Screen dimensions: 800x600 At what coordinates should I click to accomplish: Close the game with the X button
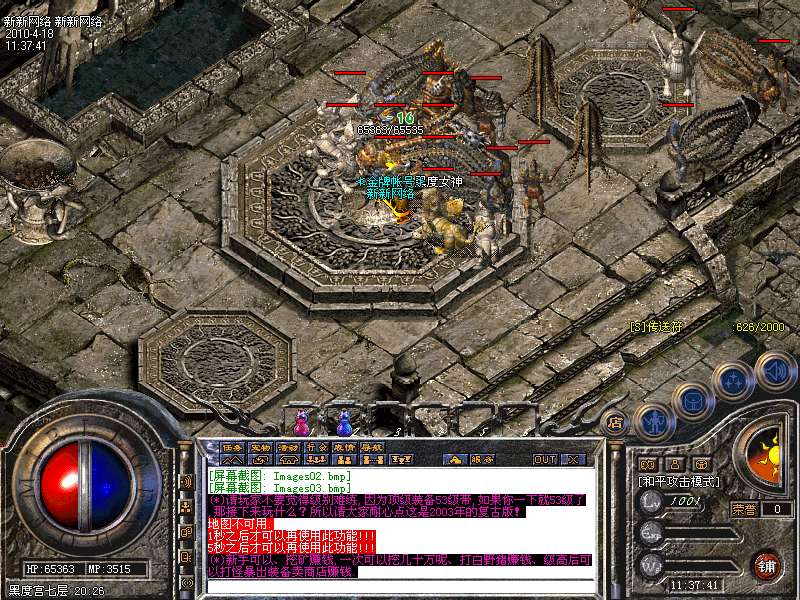tap(574, 460)
